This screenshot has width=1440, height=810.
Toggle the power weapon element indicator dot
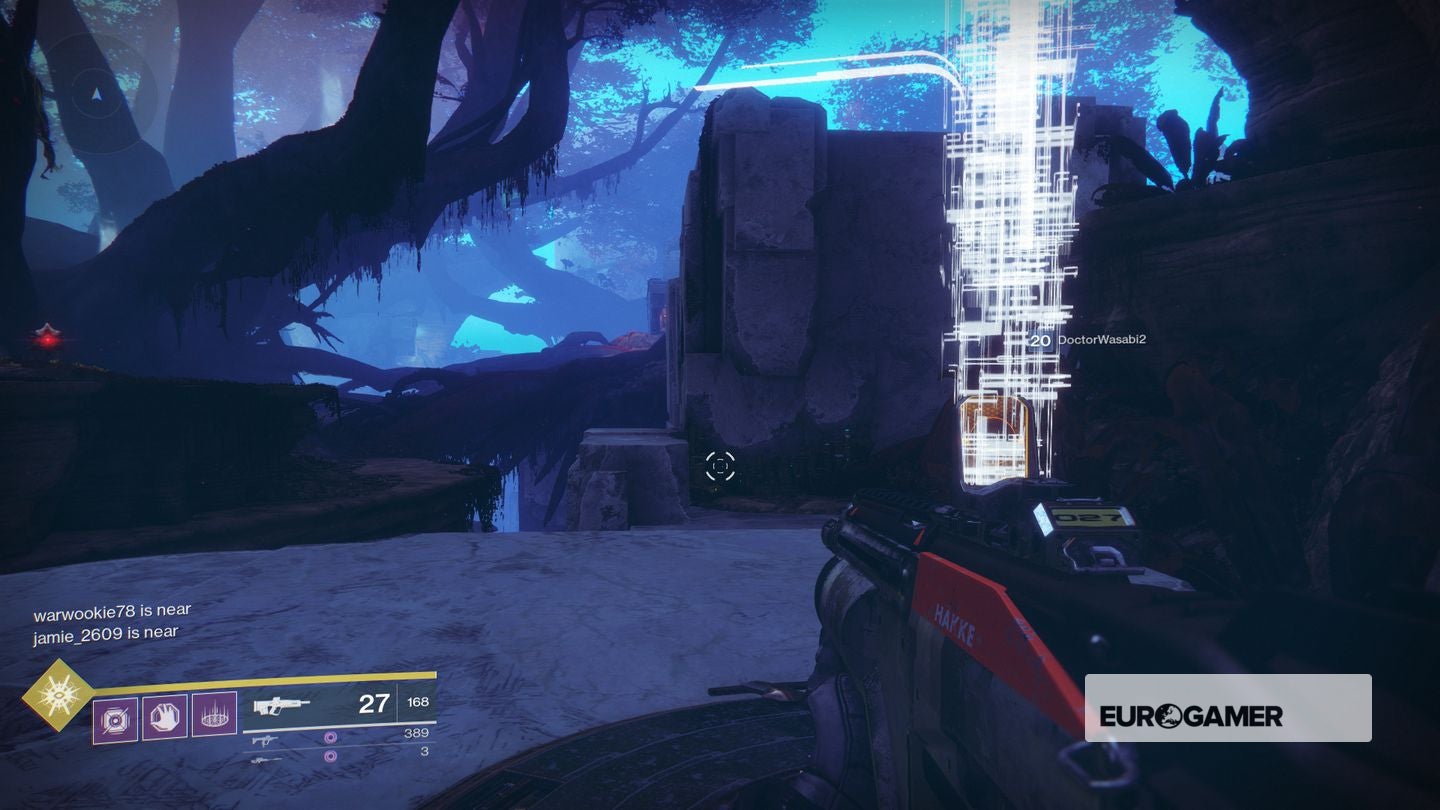click(329, 757)
